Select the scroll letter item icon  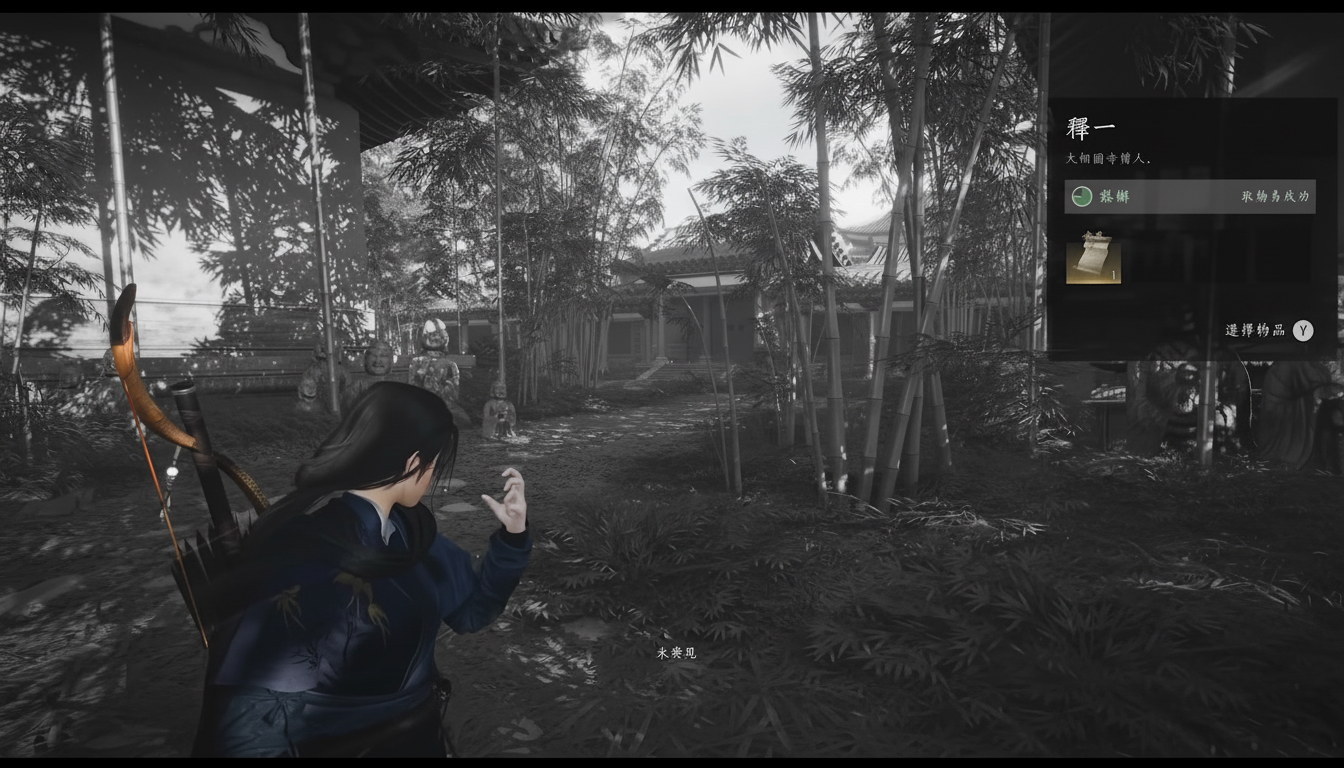1094,262
